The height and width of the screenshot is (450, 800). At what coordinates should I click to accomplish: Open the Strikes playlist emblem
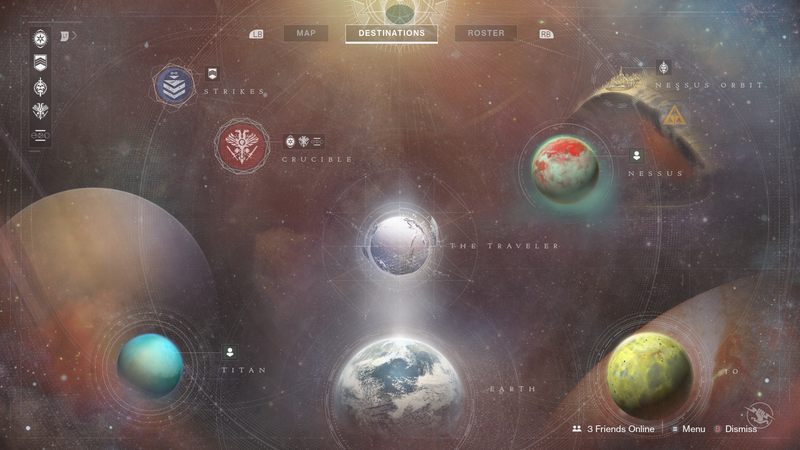[174, 85]
